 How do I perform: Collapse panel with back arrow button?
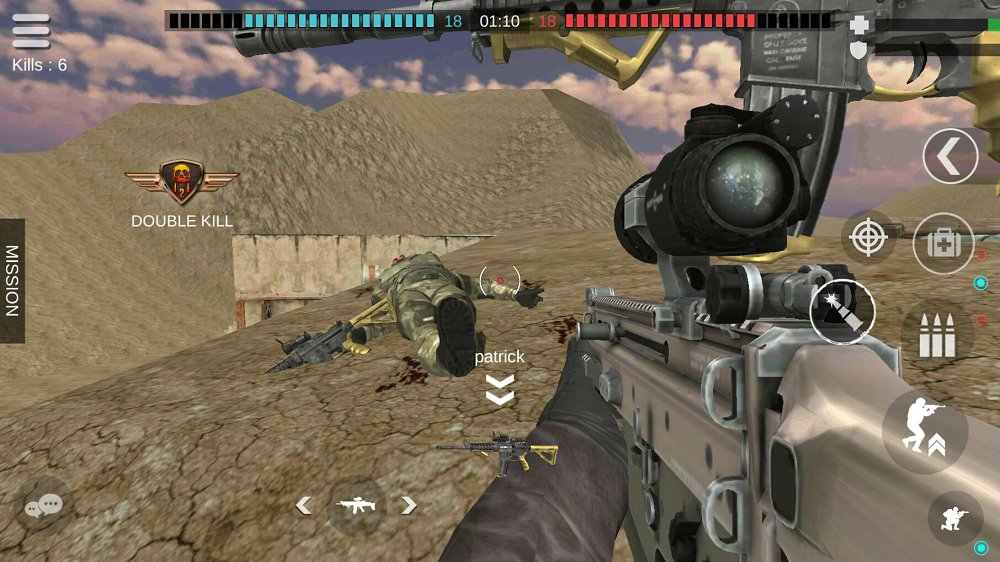pos(949,156)
